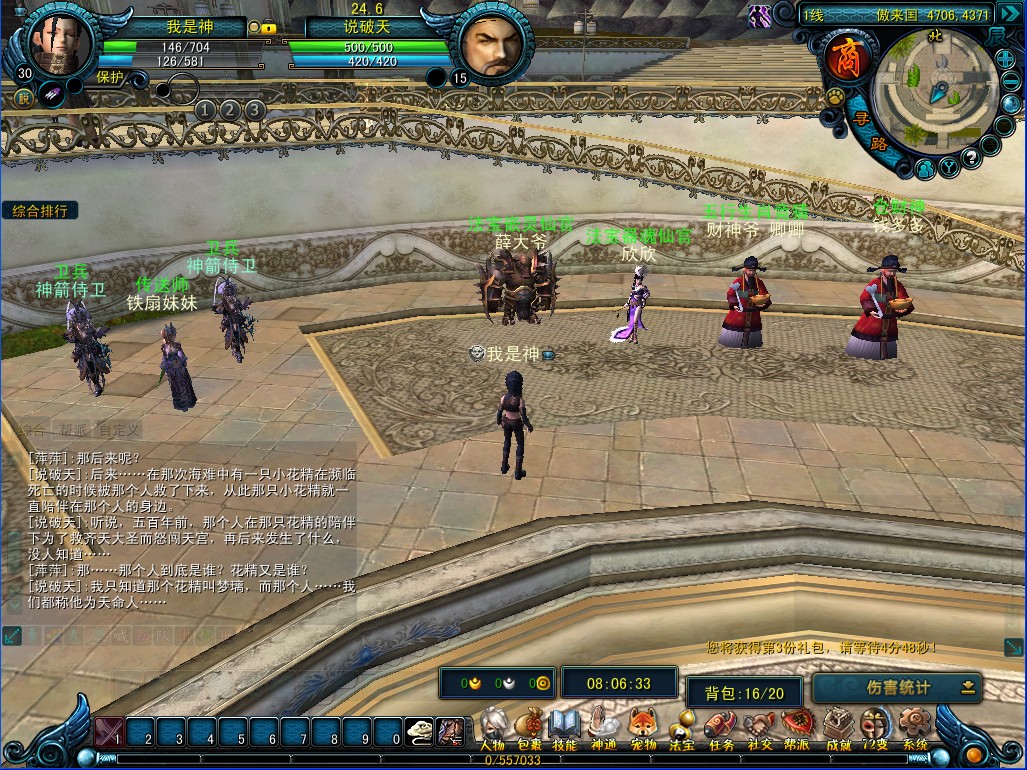This screenshot has width=1027, height=770.
Task: Click the 保护 protection button
Action: 110,76
